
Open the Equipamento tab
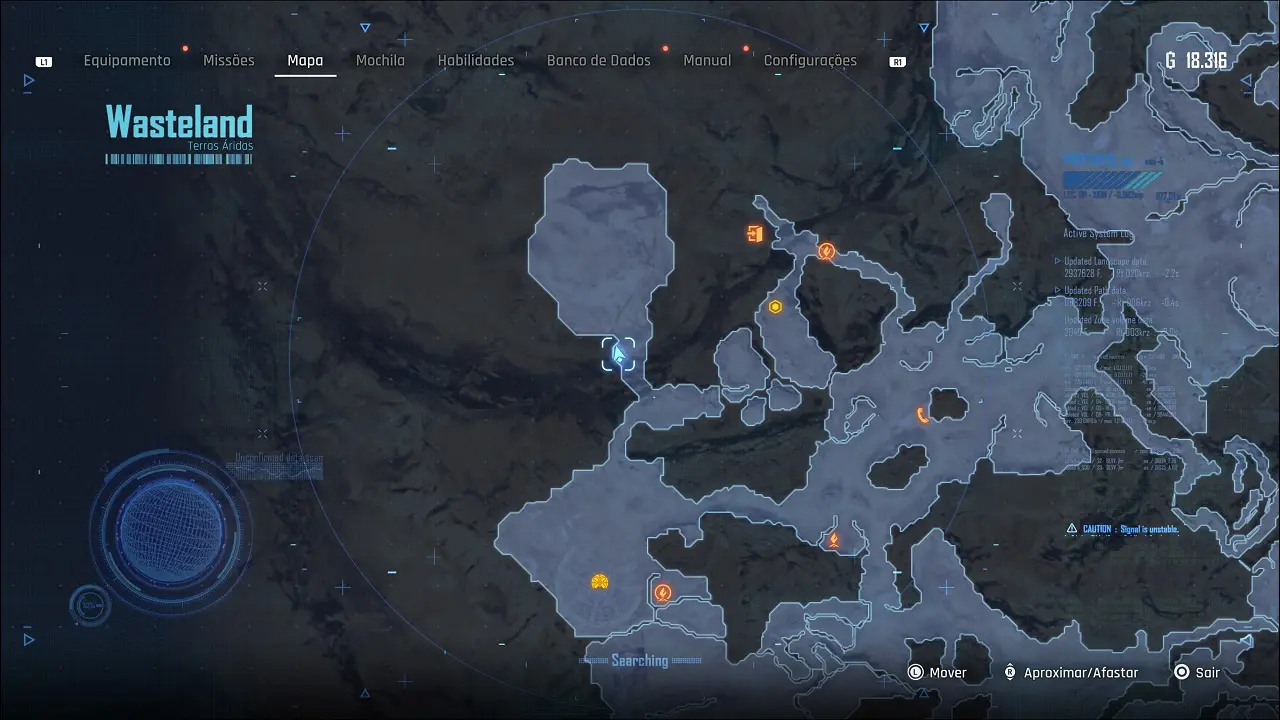tap(127, 61)
